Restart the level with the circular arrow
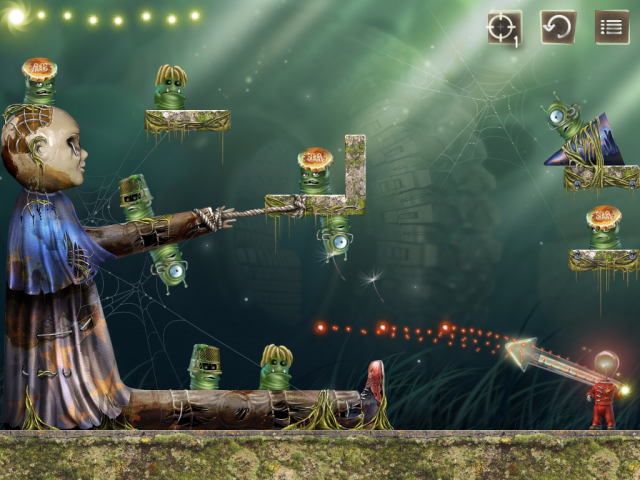This screenshot has height=480, width=640. tap(558, 27)
